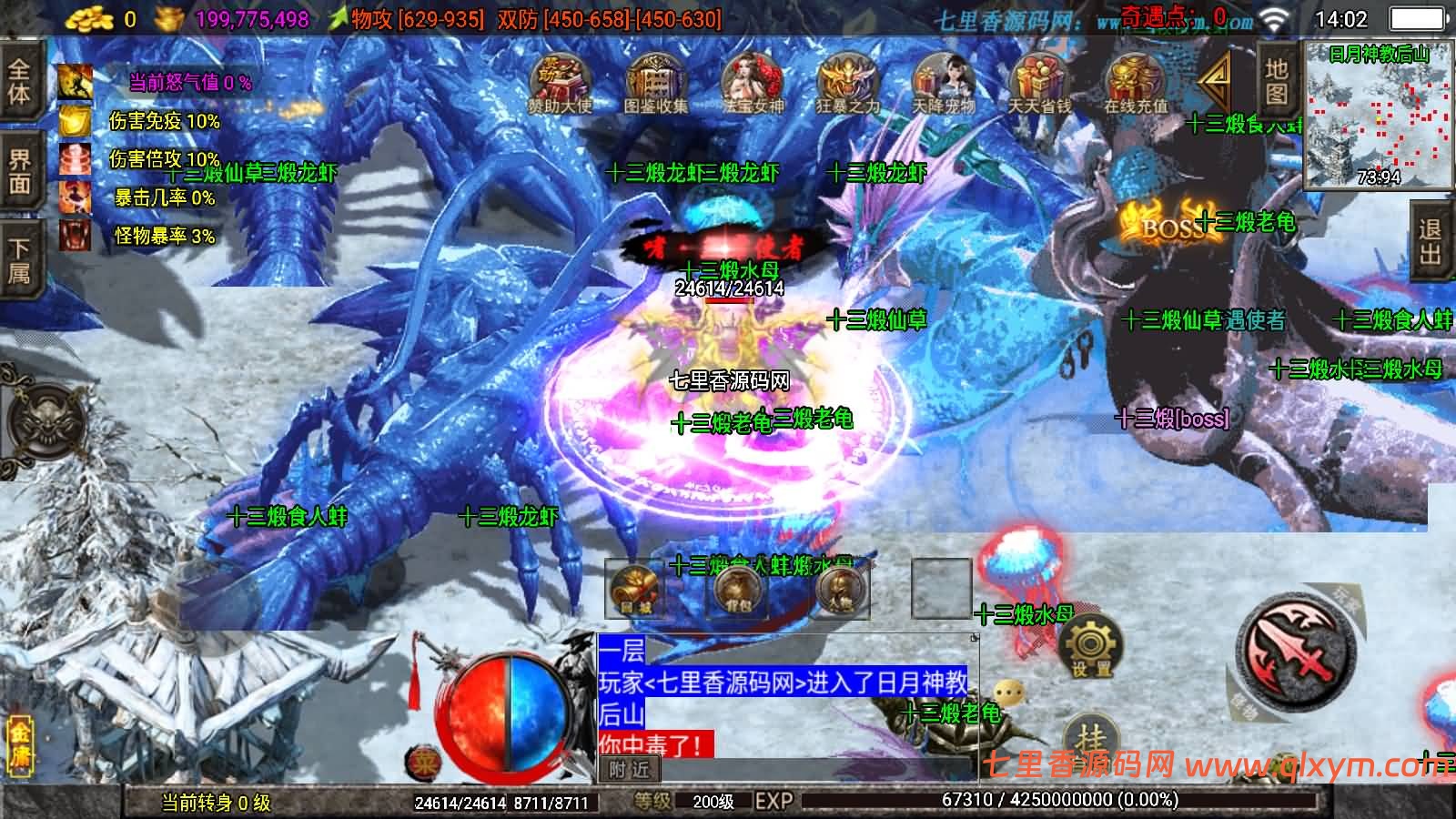The width and height of the screenshot is (1456, 819).
Task: Expand the 全体 panel in left sidebar
Action: [x=18, y=82]
